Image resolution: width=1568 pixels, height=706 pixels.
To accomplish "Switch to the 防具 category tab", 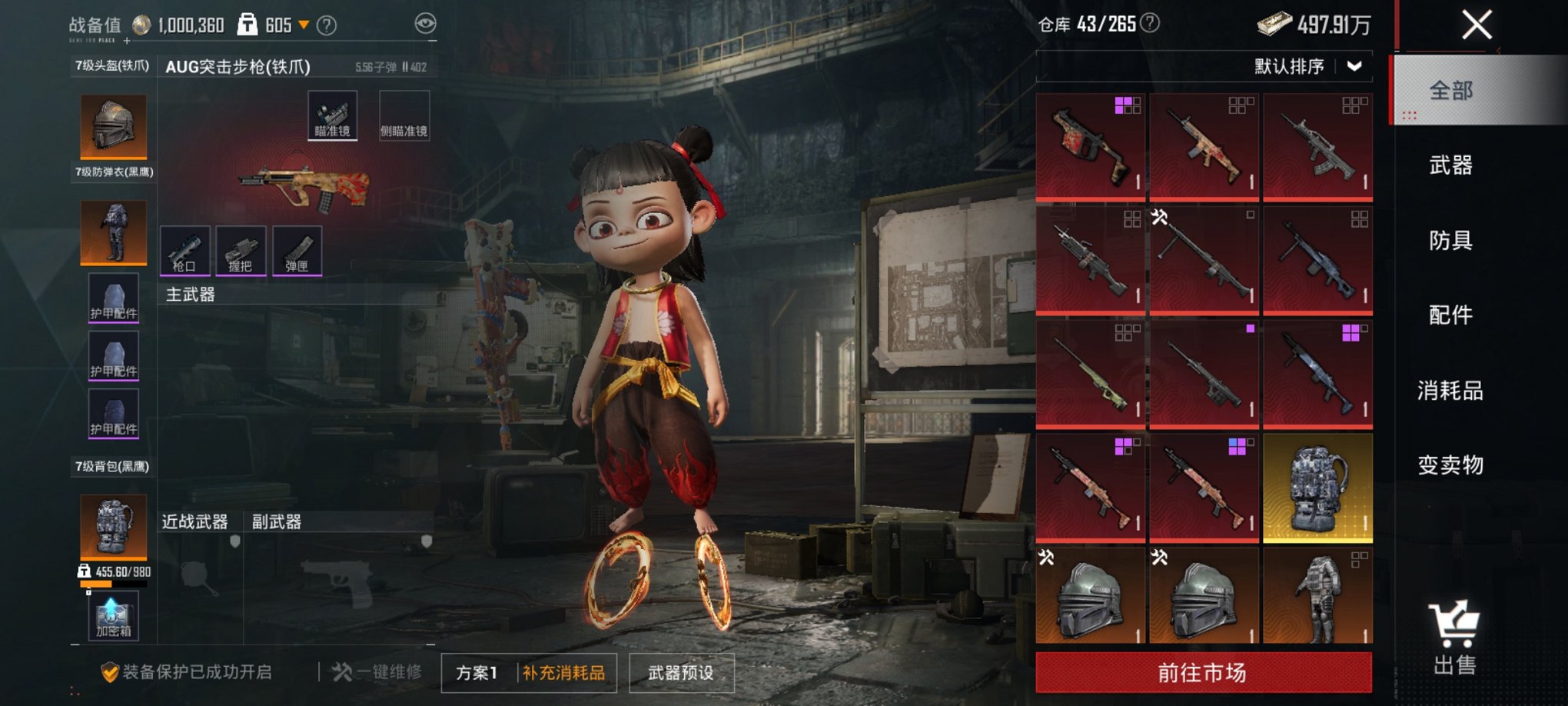I will (1450, 240).
